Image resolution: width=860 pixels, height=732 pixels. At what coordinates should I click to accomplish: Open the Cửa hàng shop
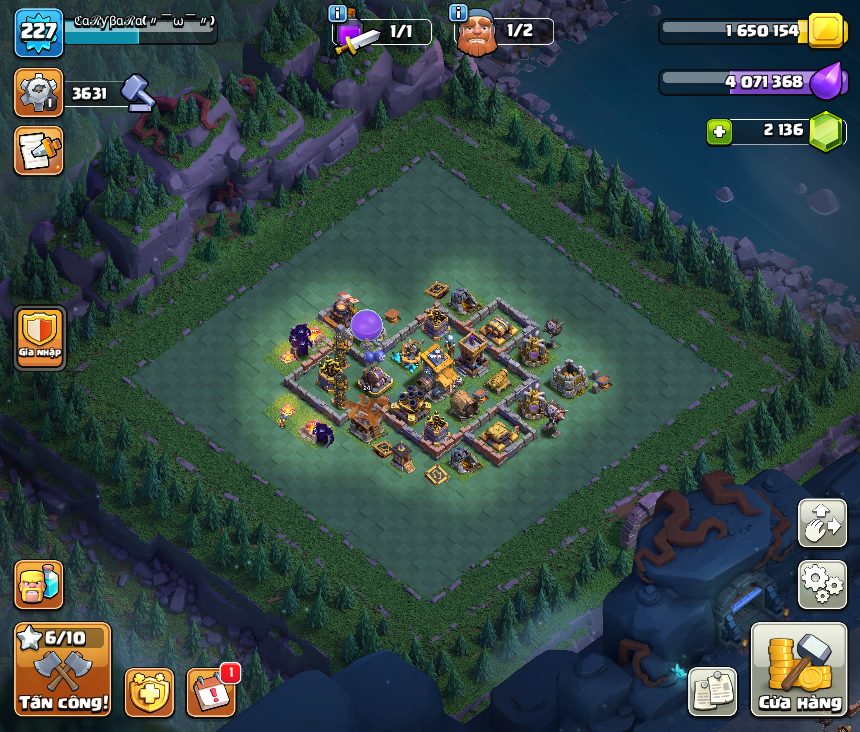(798, 670)
